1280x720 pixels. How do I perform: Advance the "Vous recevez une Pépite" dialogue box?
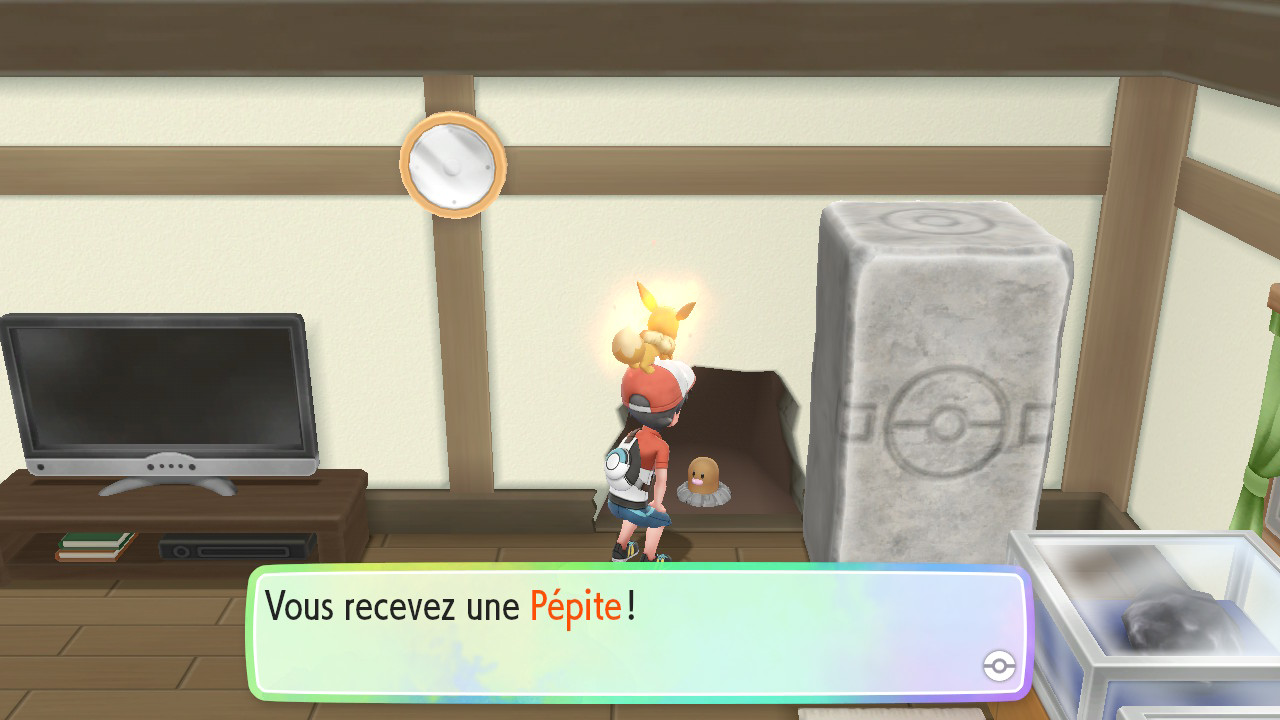pyautogui.click(x=638, y=632)
